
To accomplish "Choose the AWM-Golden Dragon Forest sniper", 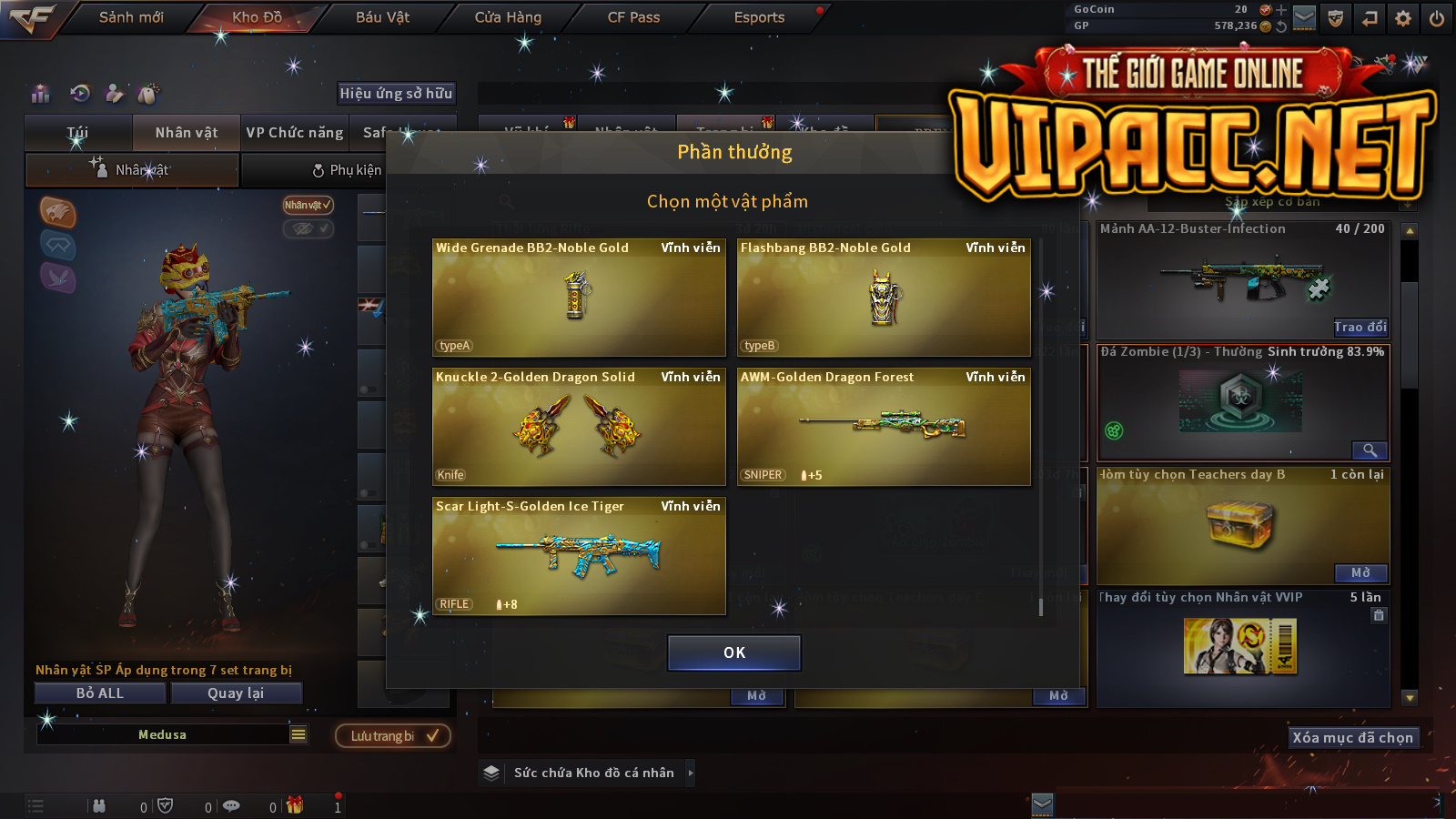I will click(883, 427).
